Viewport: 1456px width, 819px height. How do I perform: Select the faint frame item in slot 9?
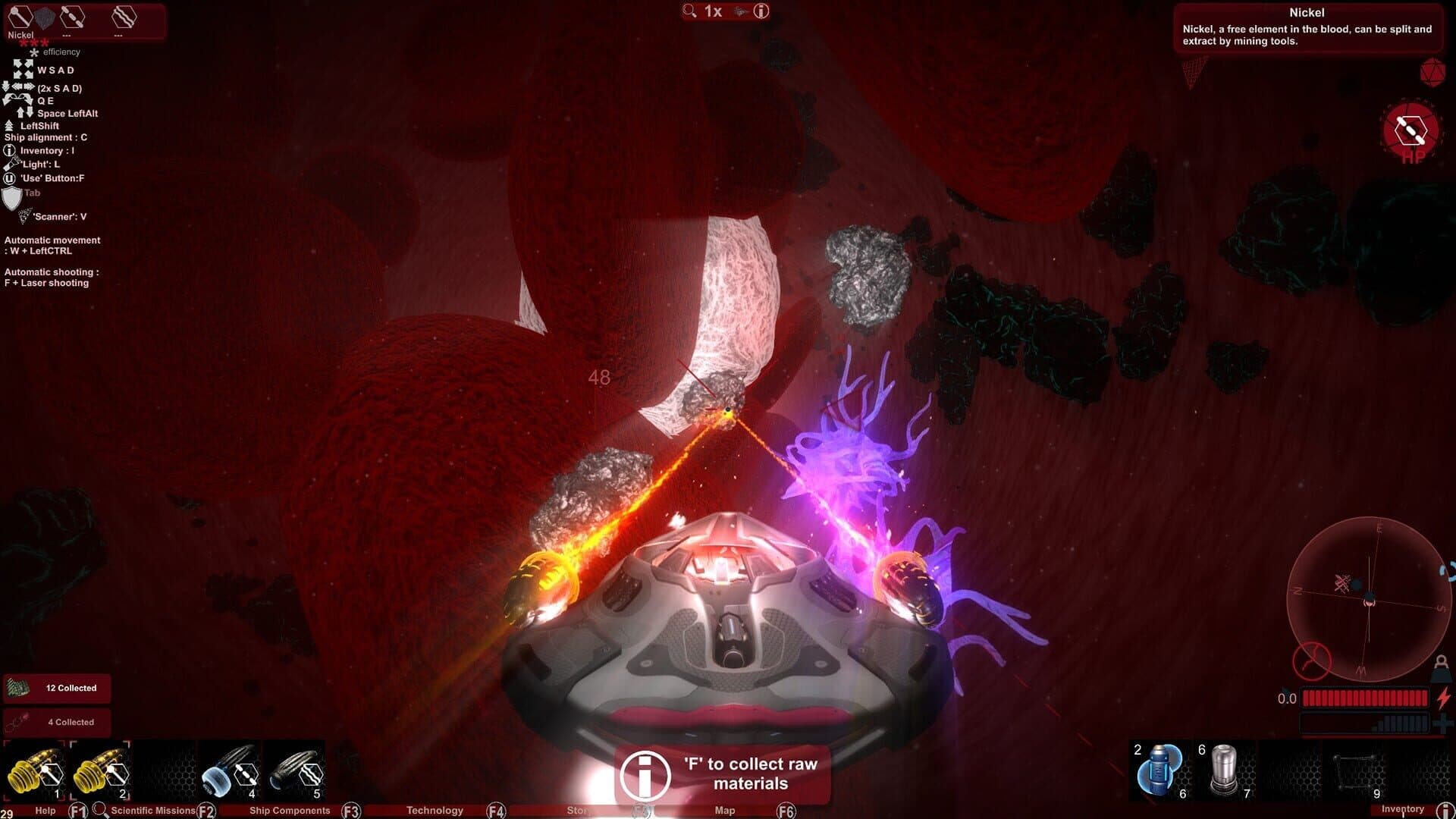(1355, 770)
